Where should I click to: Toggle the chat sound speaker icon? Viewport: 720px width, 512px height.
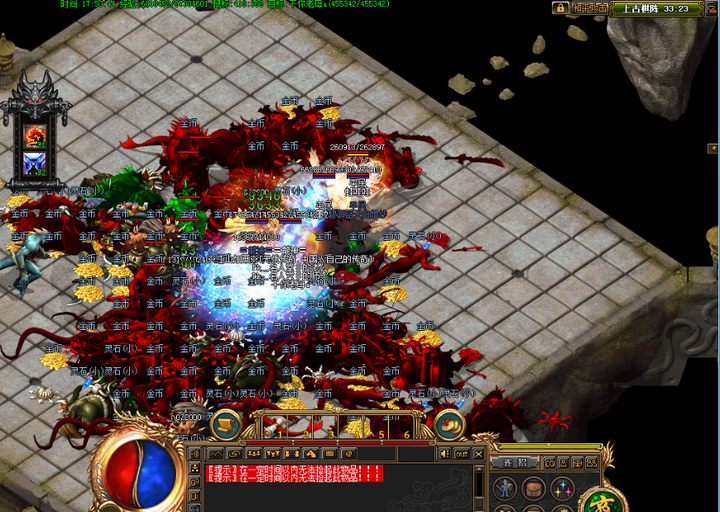click(x=444, y=454)
